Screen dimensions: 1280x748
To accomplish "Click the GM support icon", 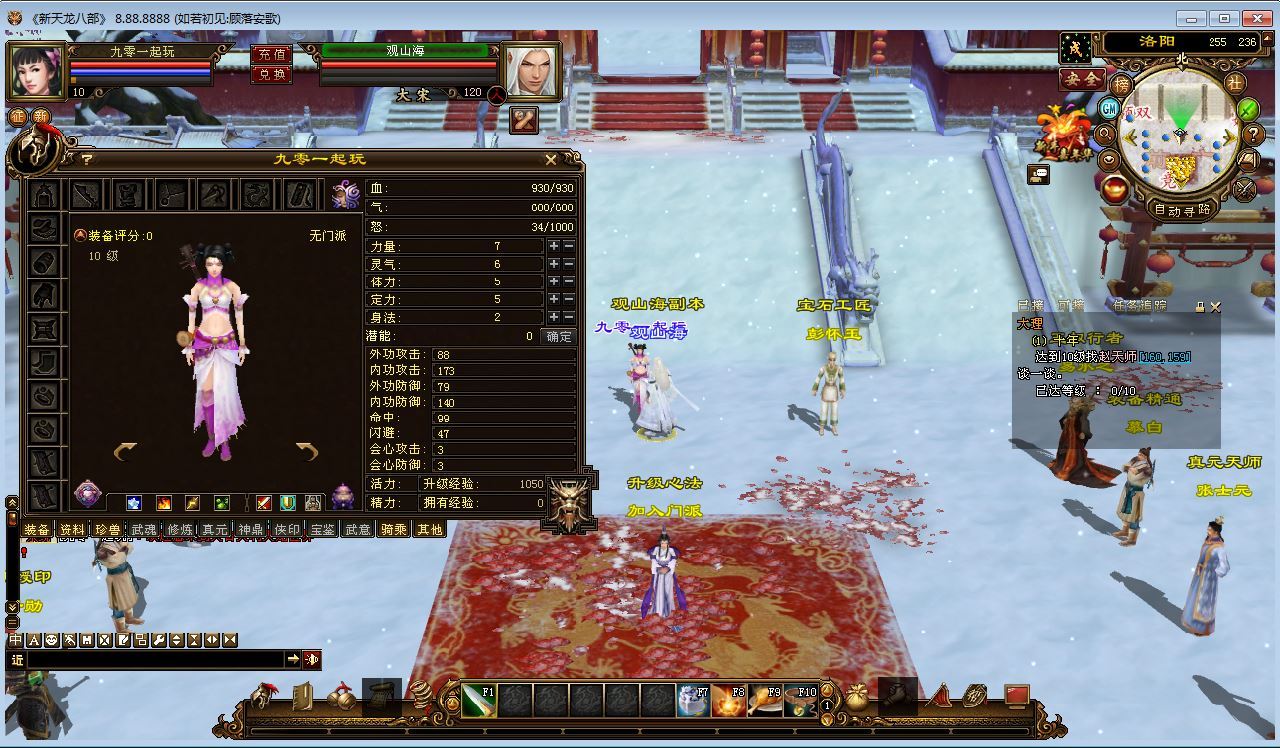I will [1109, 108].
